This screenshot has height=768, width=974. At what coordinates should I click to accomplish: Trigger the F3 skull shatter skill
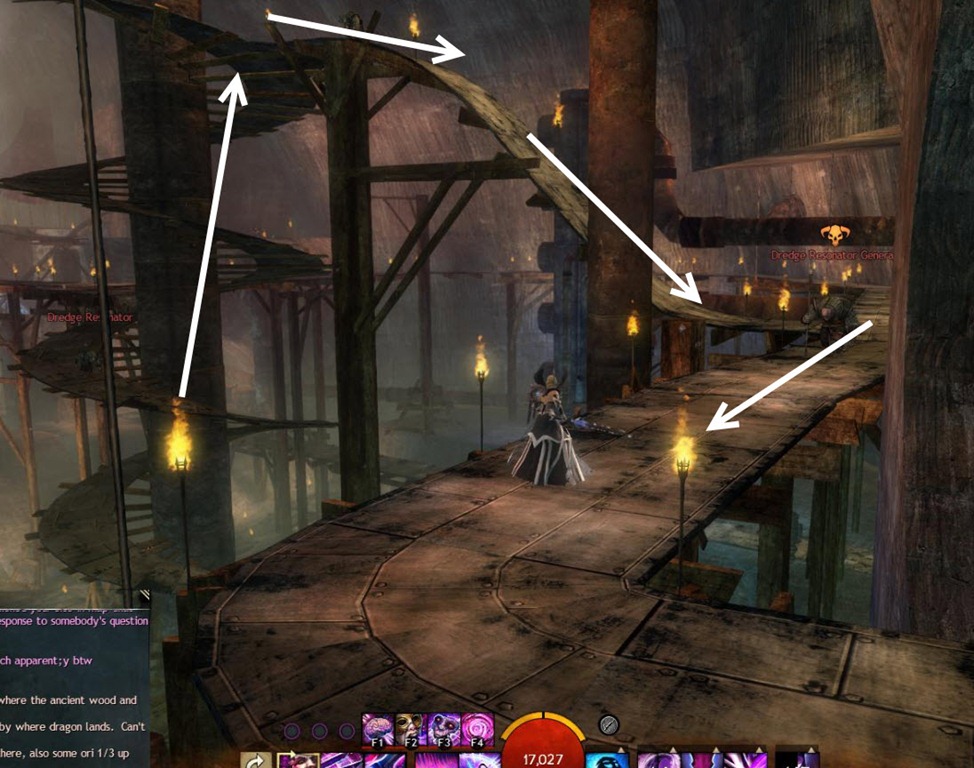(x=445, y=728)
